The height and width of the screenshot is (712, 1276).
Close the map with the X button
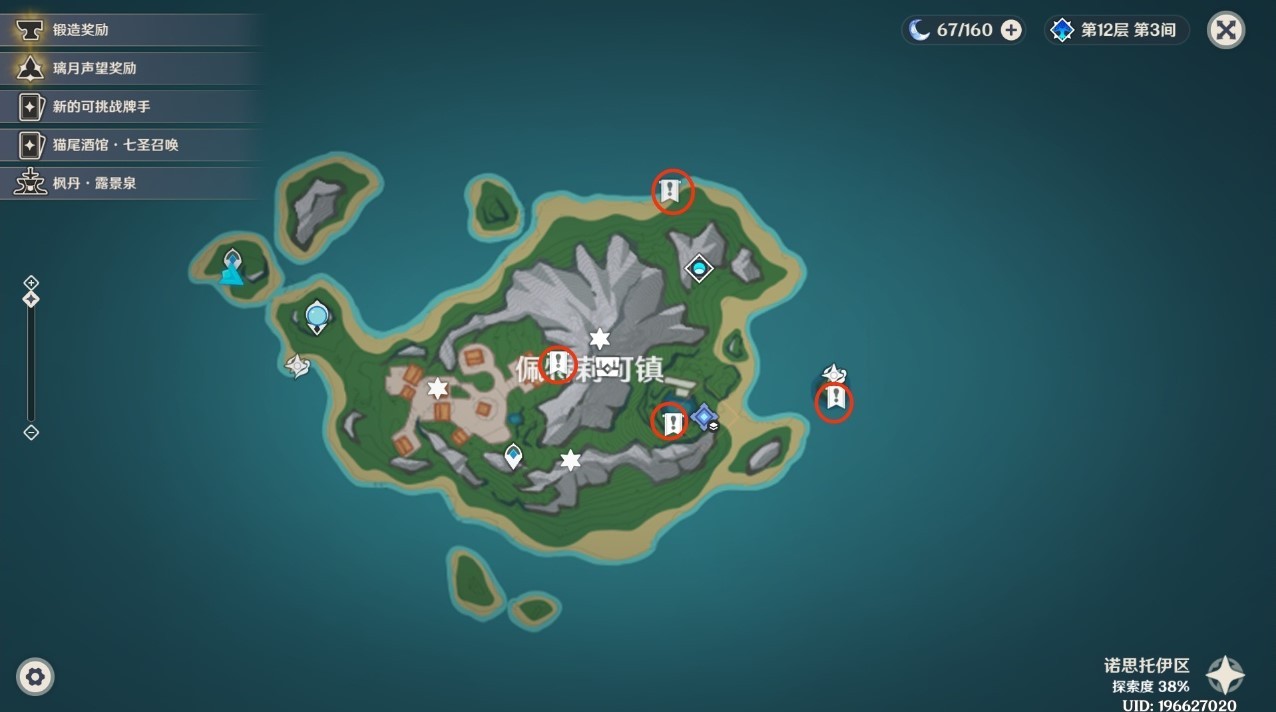pos(1225,30)
